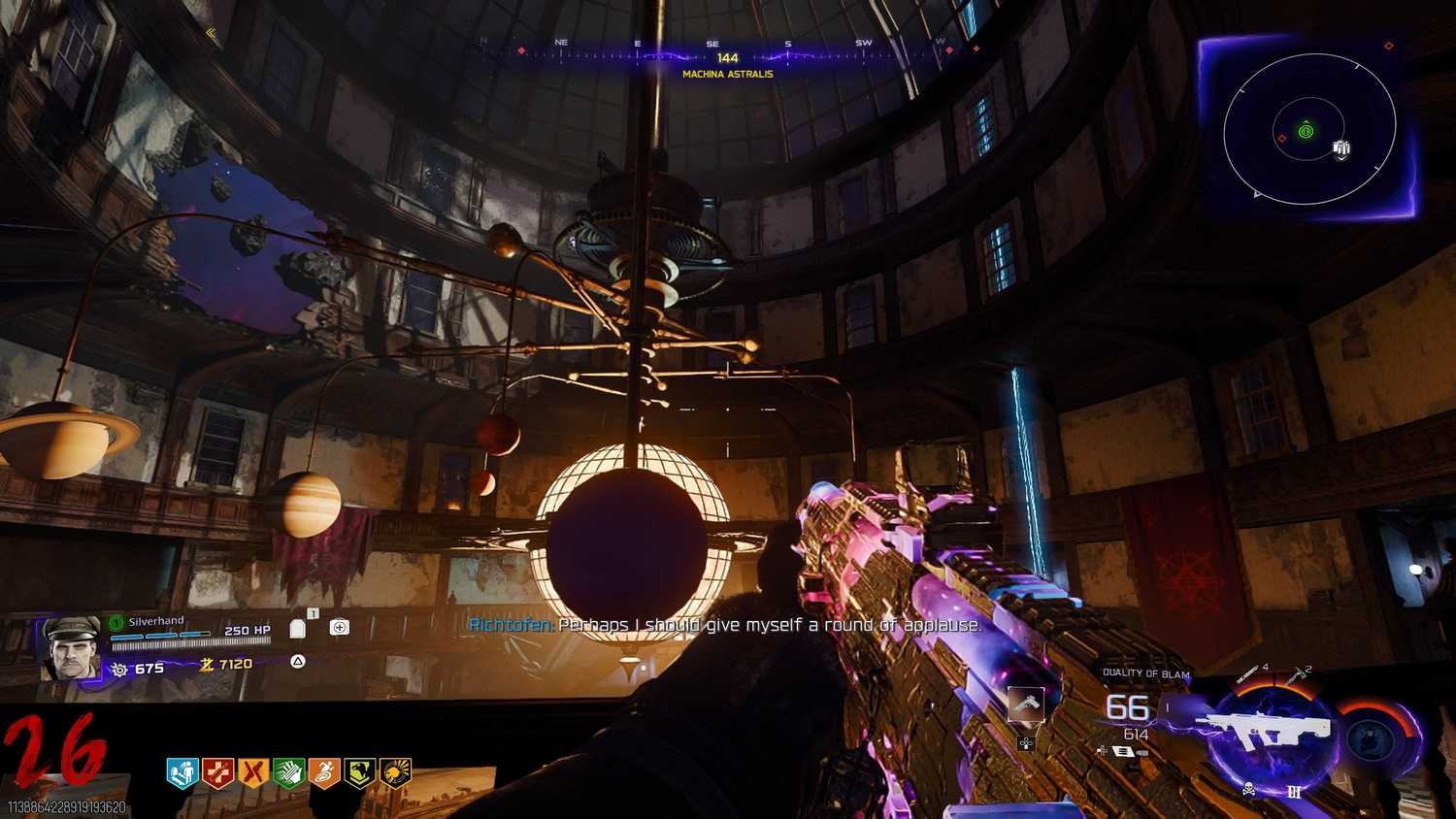
Task: Click the armor plate icon near health bar
Action: (297, 629)
